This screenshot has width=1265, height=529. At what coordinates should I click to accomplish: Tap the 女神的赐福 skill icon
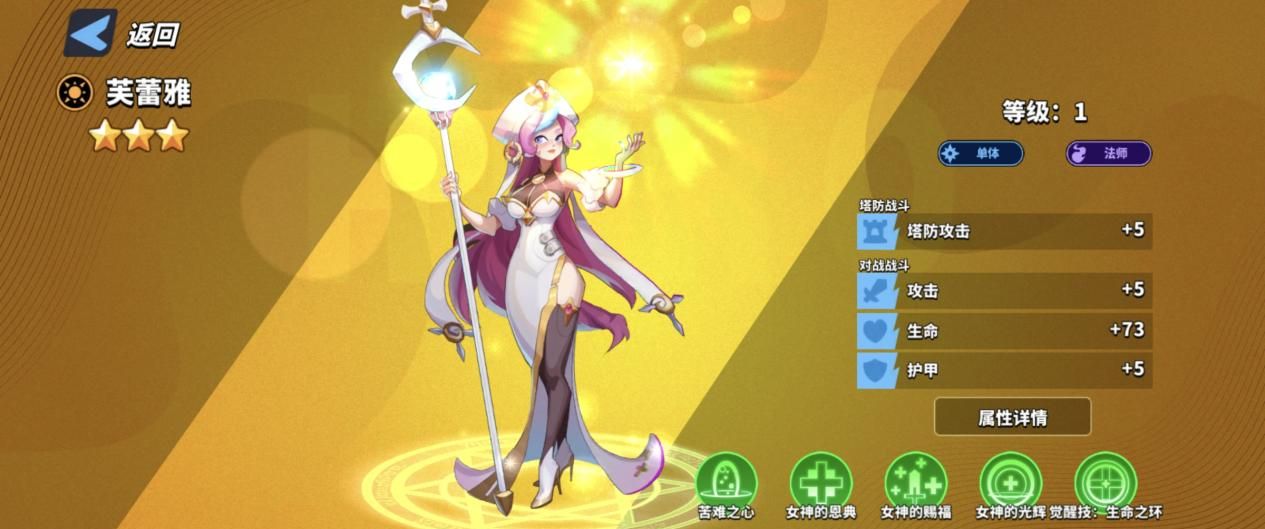915,481
